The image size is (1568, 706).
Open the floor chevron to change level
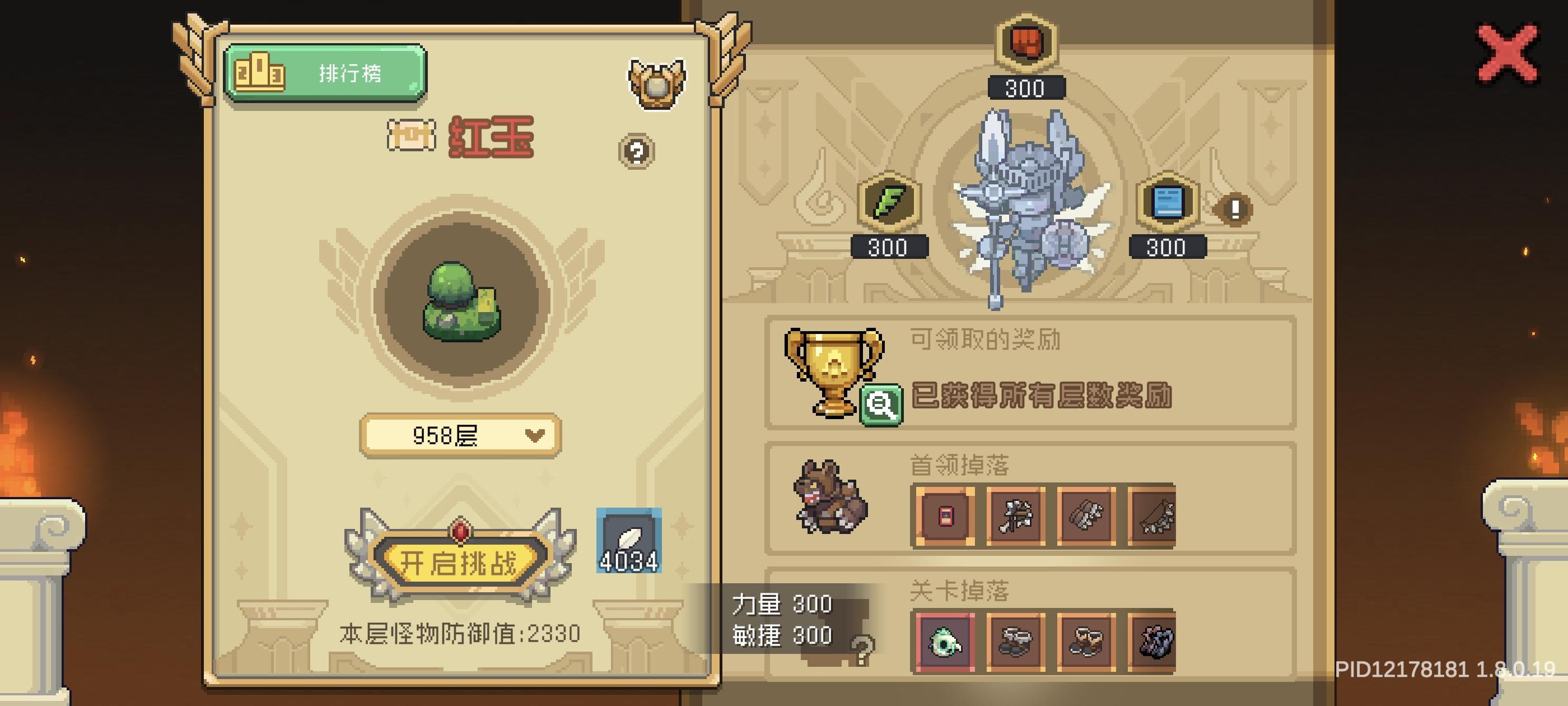pyautogui.click(x=534, y=434)
